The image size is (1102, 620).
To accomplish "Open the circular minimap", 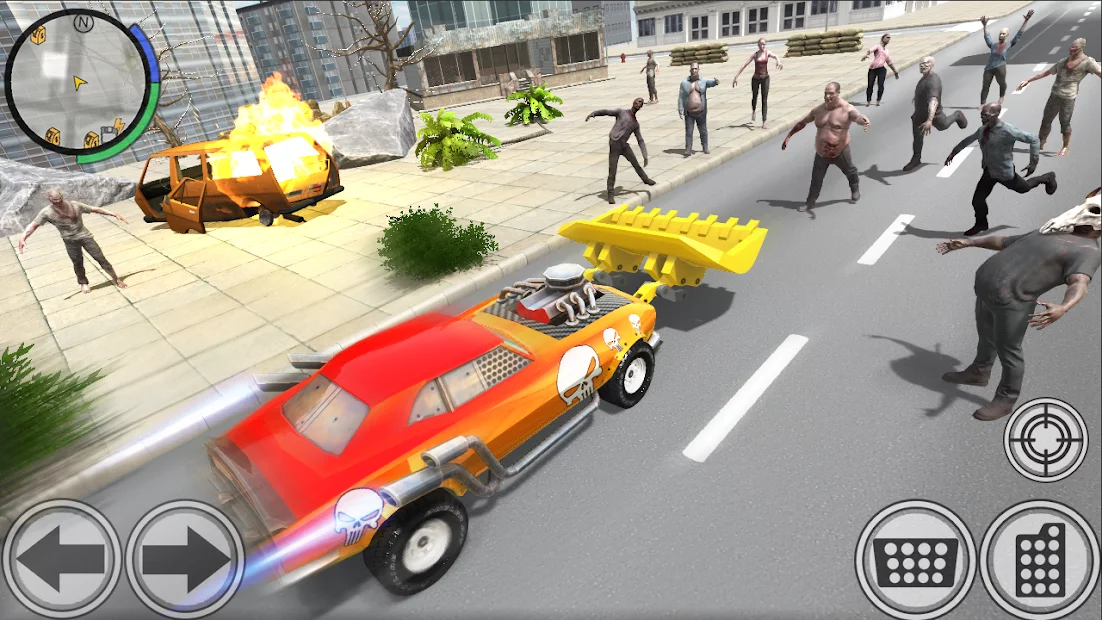I will click(x=78, y=82).
